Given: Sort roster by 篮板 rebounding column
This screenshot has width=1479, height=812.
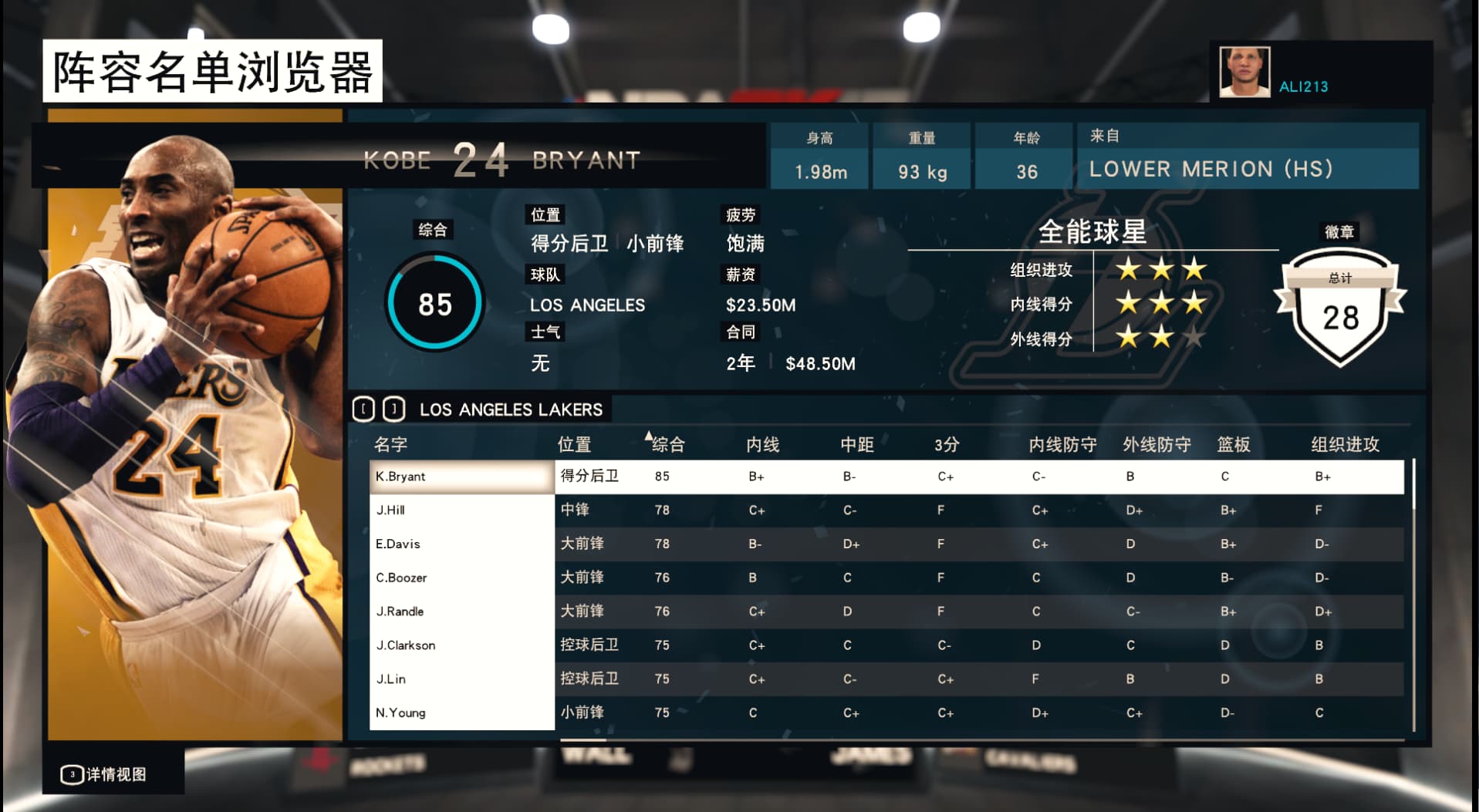Looking at the screenshot, I should (1233, 445).
